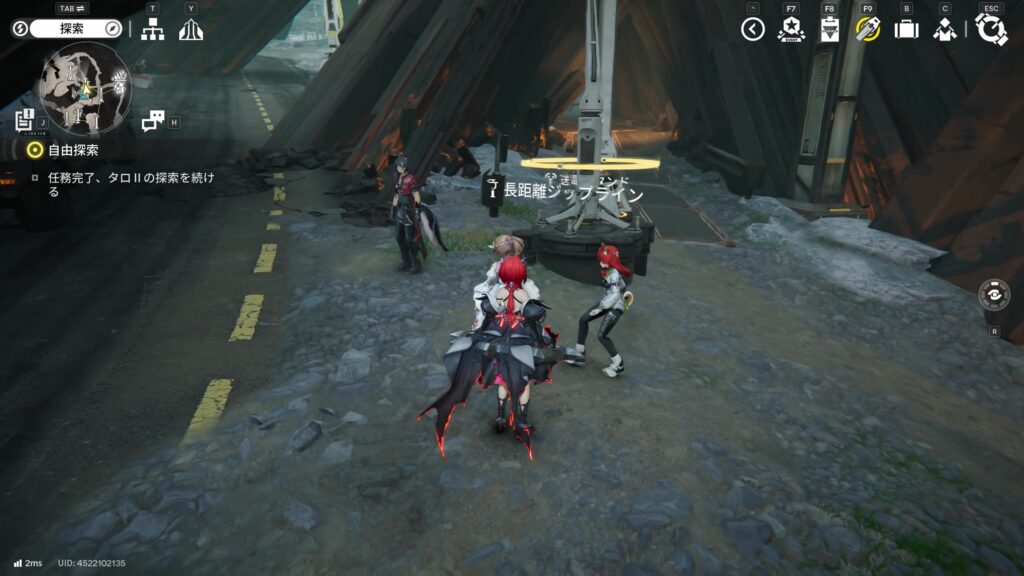This screenshot has width=1024, height=576.
Task: Activate the round eye scan button
Action: (x=994, y=296)
